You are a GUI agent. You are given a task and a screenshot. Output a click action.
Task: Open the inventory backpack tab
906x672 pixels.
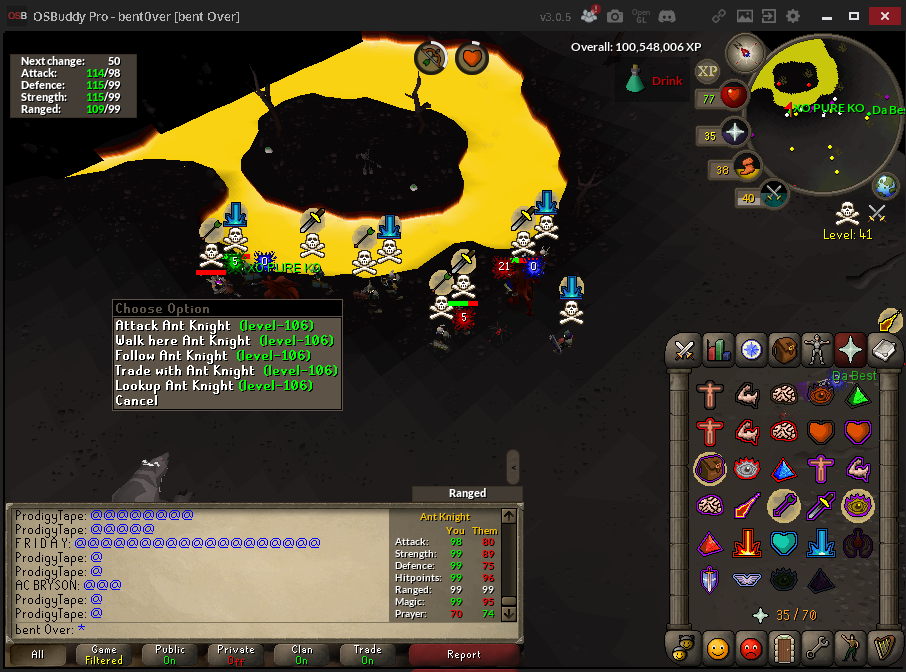[785, 349]
